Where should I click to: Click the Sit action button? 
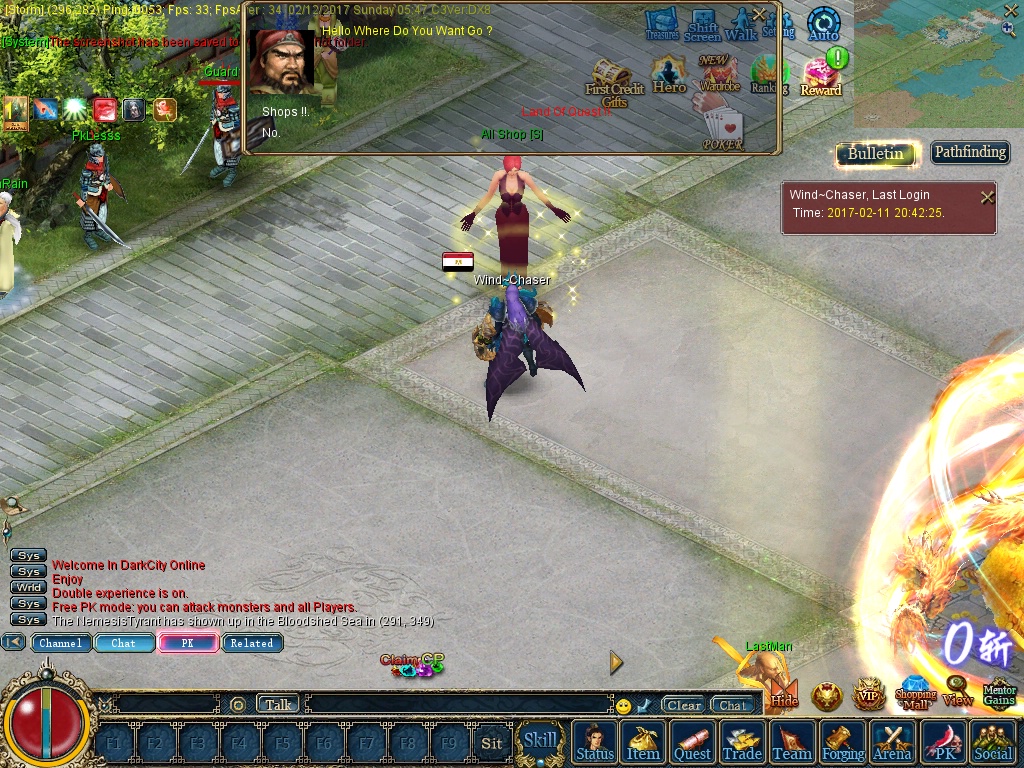tap(491, 743)
